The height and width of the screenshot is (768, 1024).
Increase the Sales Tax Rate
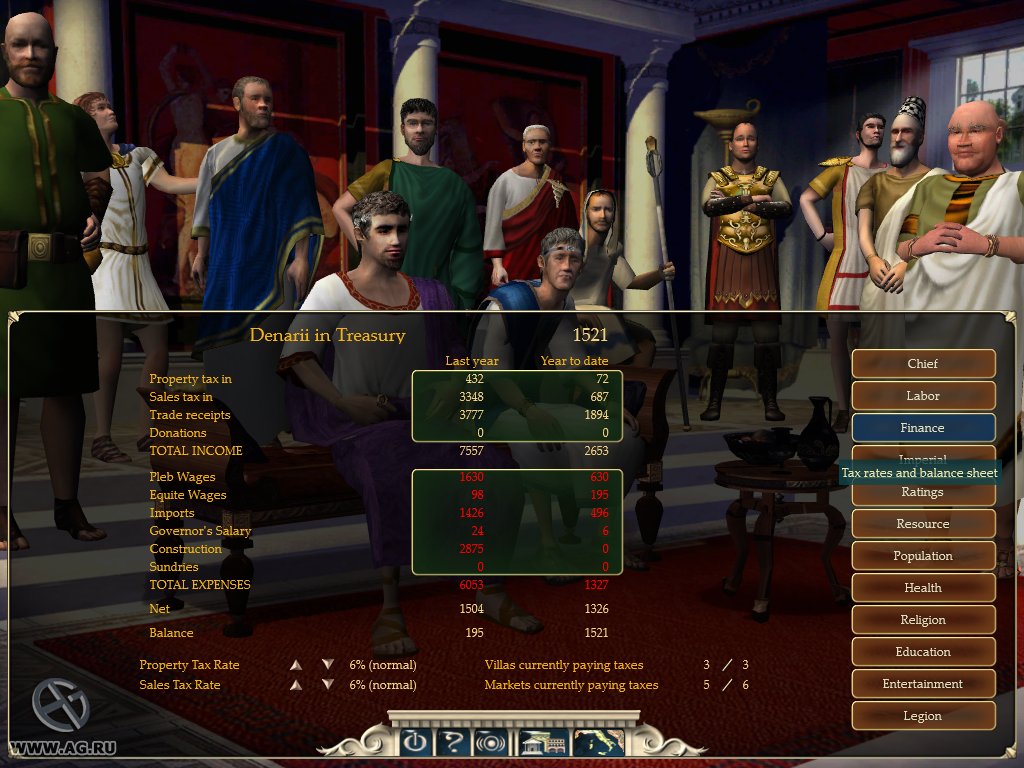[x=295, y=685]
